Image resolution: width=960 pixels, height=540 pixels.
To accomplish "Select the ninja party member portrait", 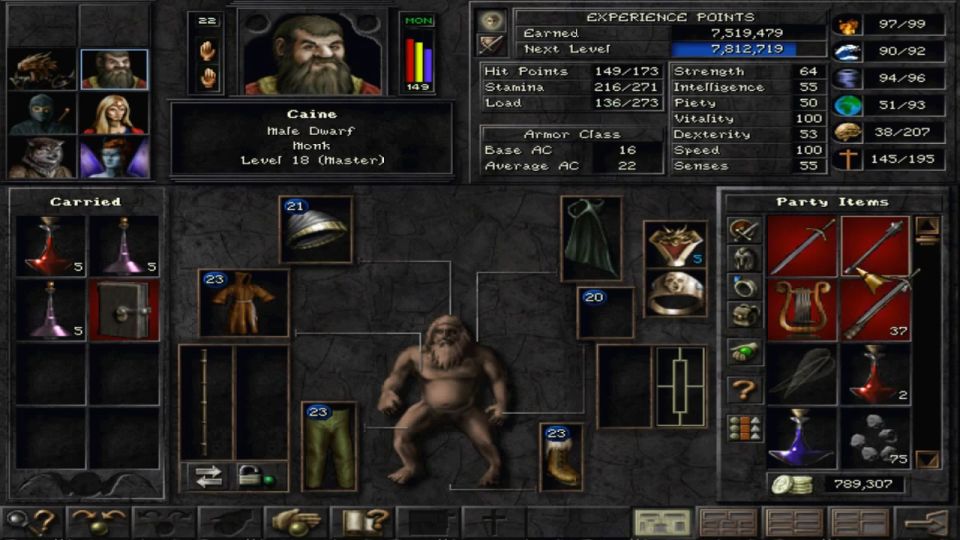I will (43, 113).
